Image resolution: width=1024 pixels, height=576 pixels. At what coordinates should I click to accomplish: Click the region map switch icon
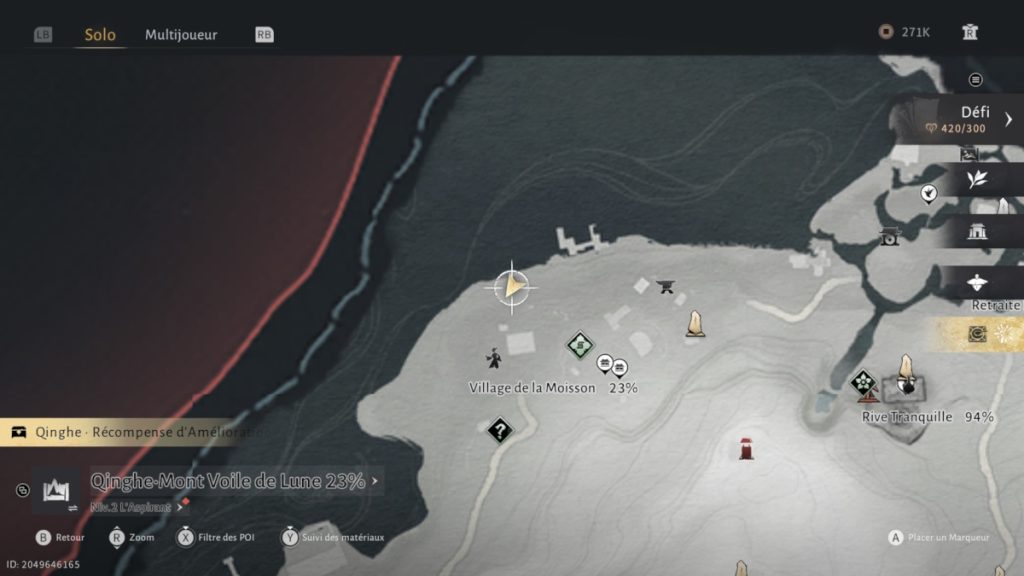tap(55, 490)
